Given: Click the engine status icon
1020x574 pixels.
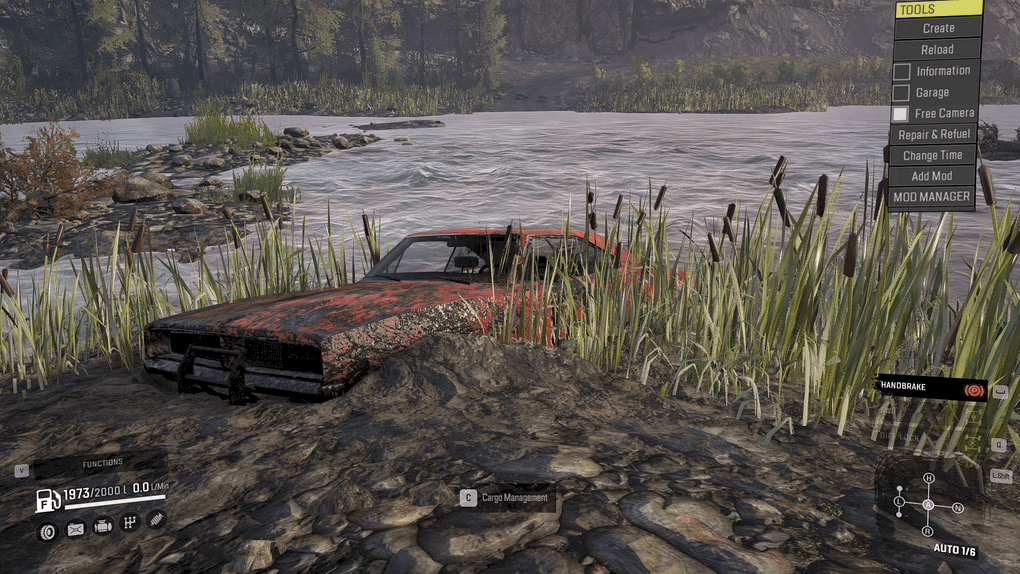Looking at the screenshot, I should pos(102,526).
